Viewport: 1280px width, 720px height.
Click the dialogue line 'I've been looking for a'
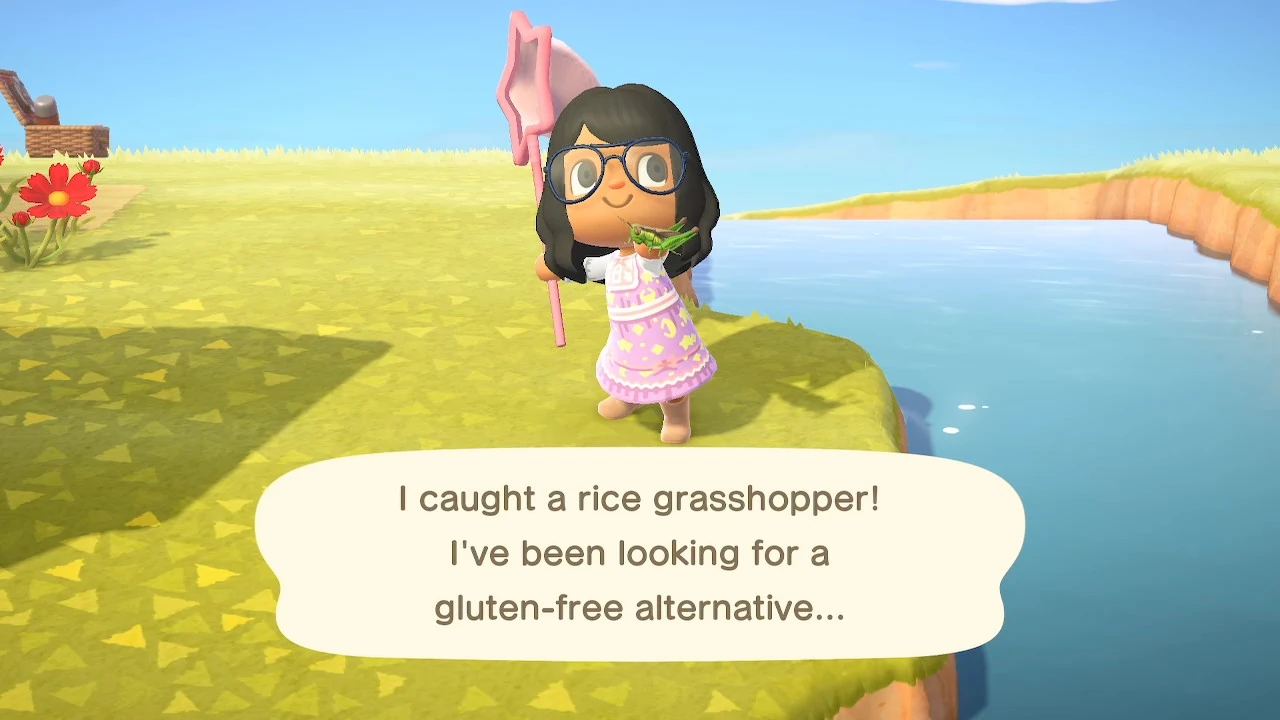pos(640,553)
